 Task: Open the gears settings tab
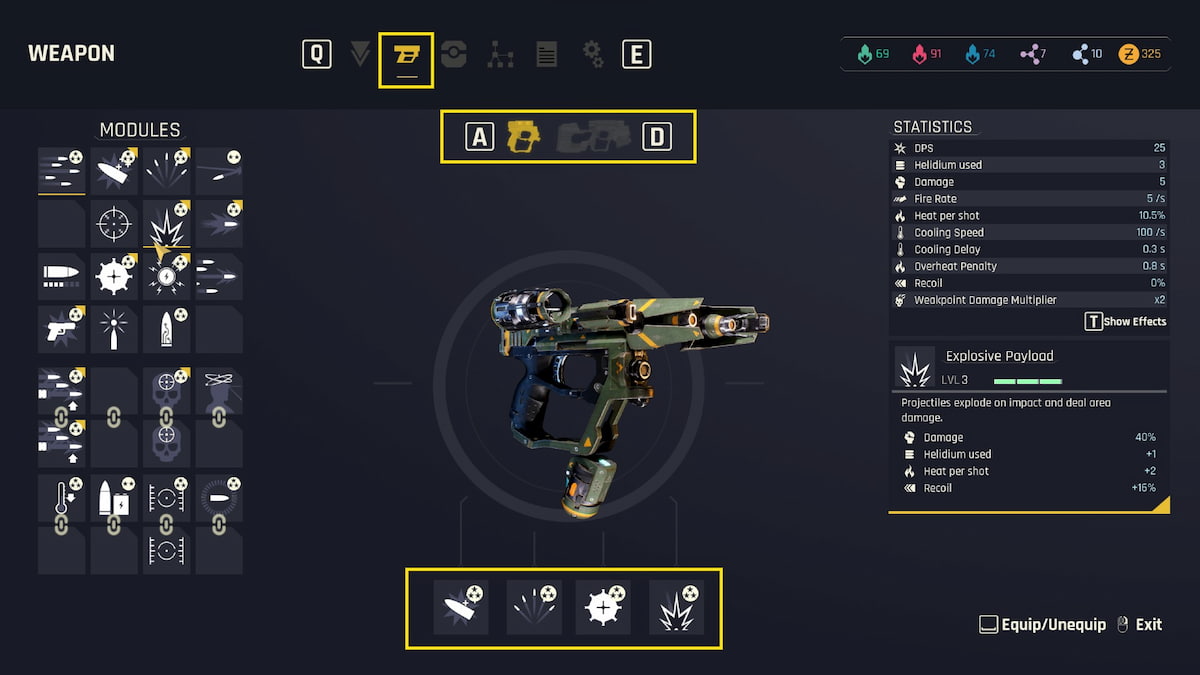point(593,54)
